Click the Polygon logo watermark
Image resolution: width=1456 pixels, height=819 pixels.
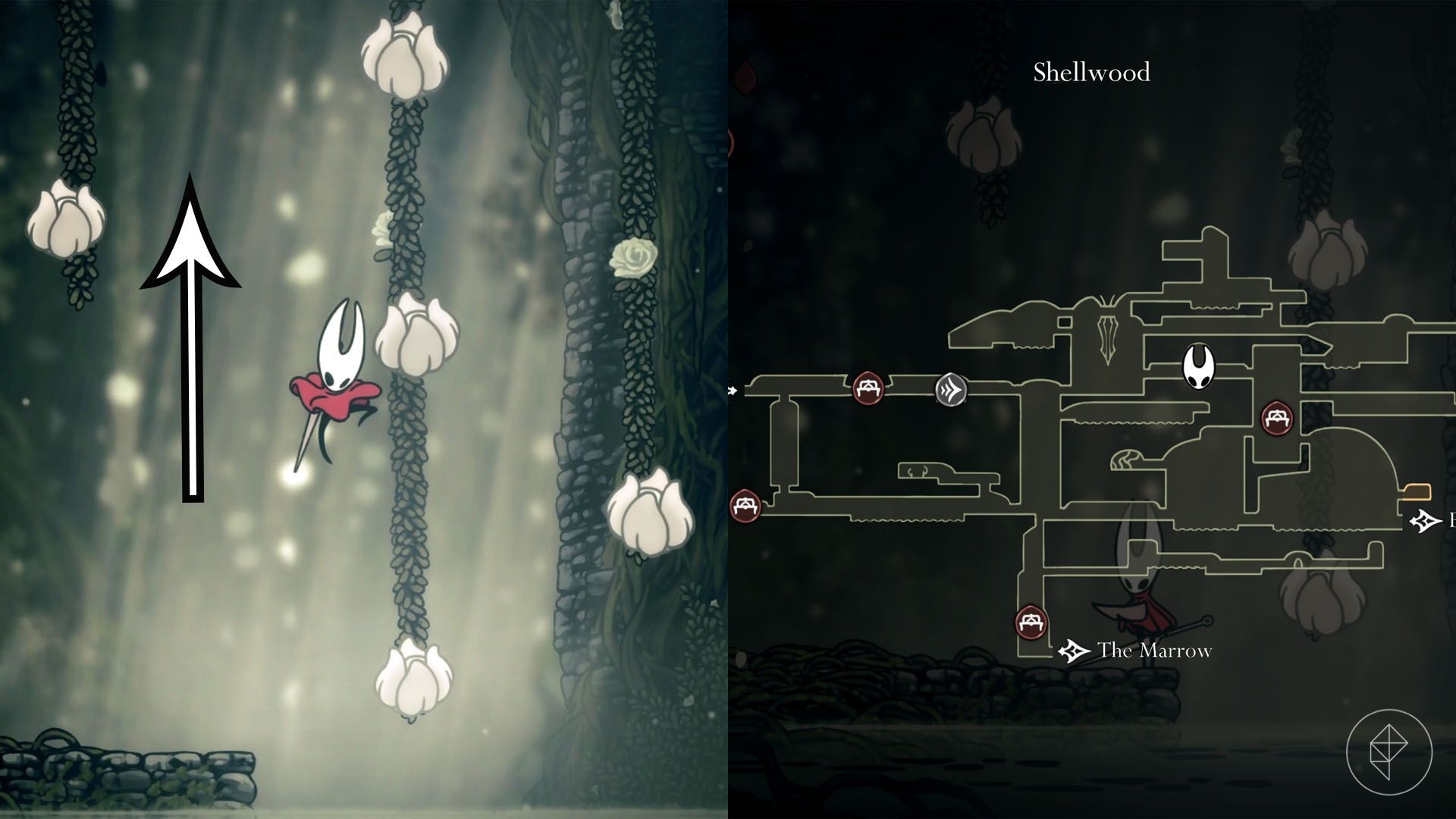coord(1389,752)
